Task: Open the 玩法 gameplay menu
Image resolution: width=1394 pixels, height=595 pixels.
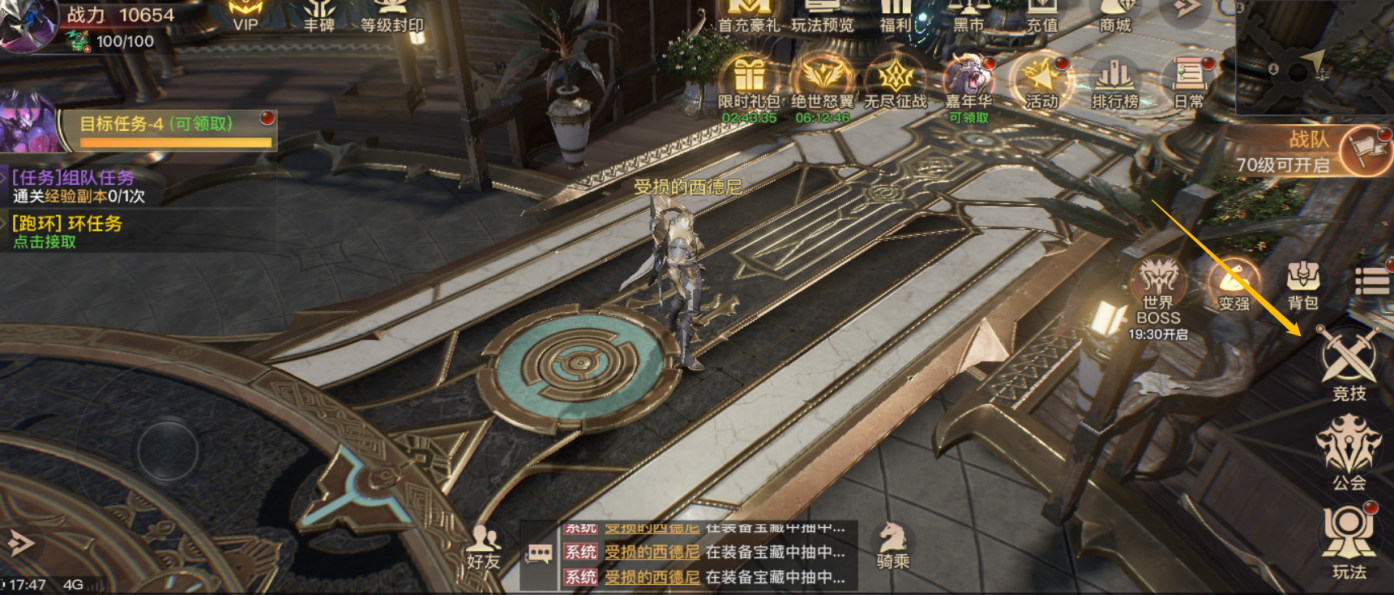Action: coord(1348,542)
